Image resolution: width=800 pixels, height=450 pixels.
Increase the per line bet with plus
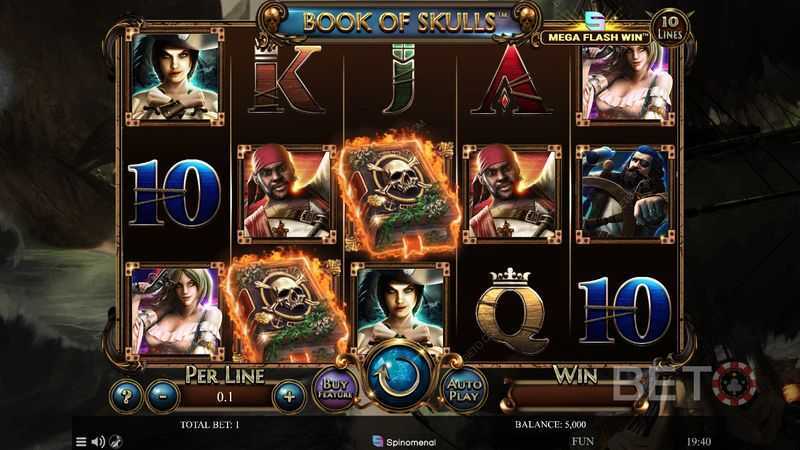tap(289, 395)
